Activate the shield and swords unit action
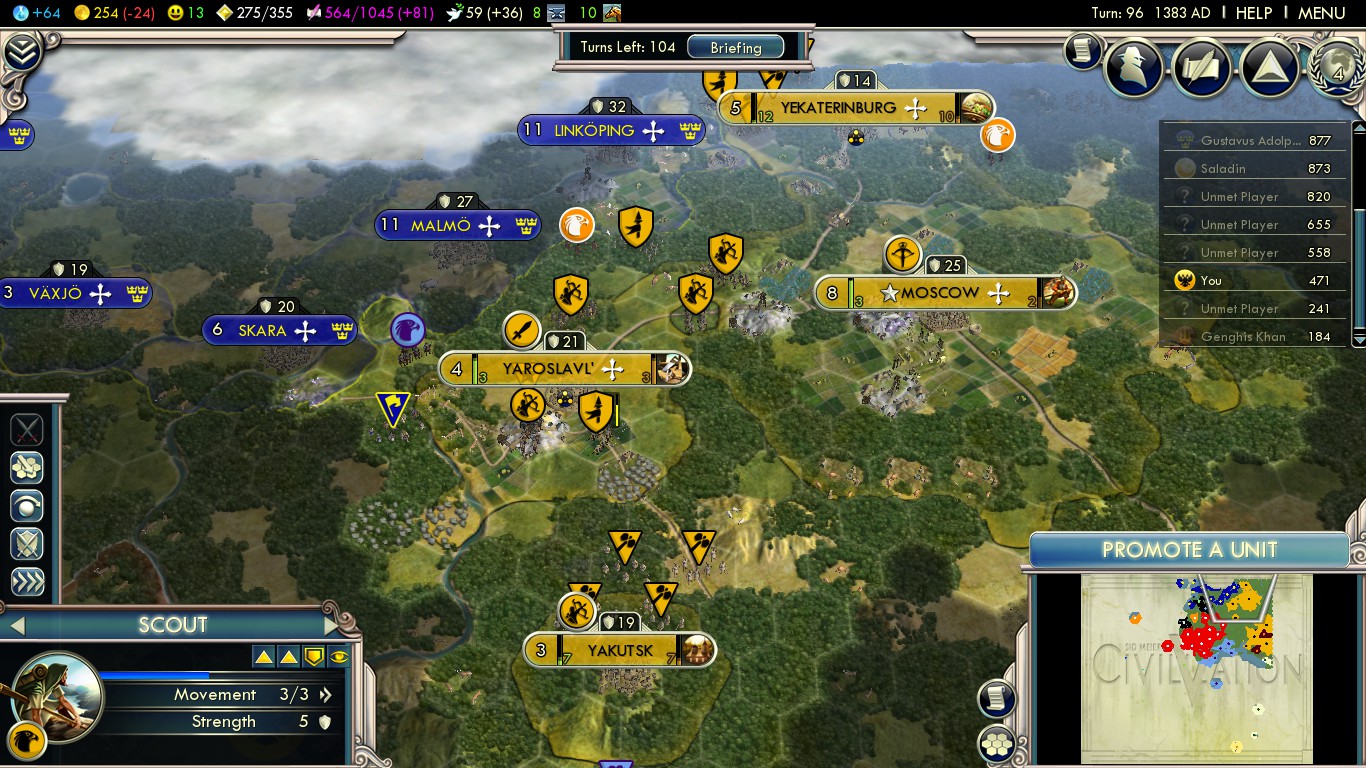 (27, 544)
